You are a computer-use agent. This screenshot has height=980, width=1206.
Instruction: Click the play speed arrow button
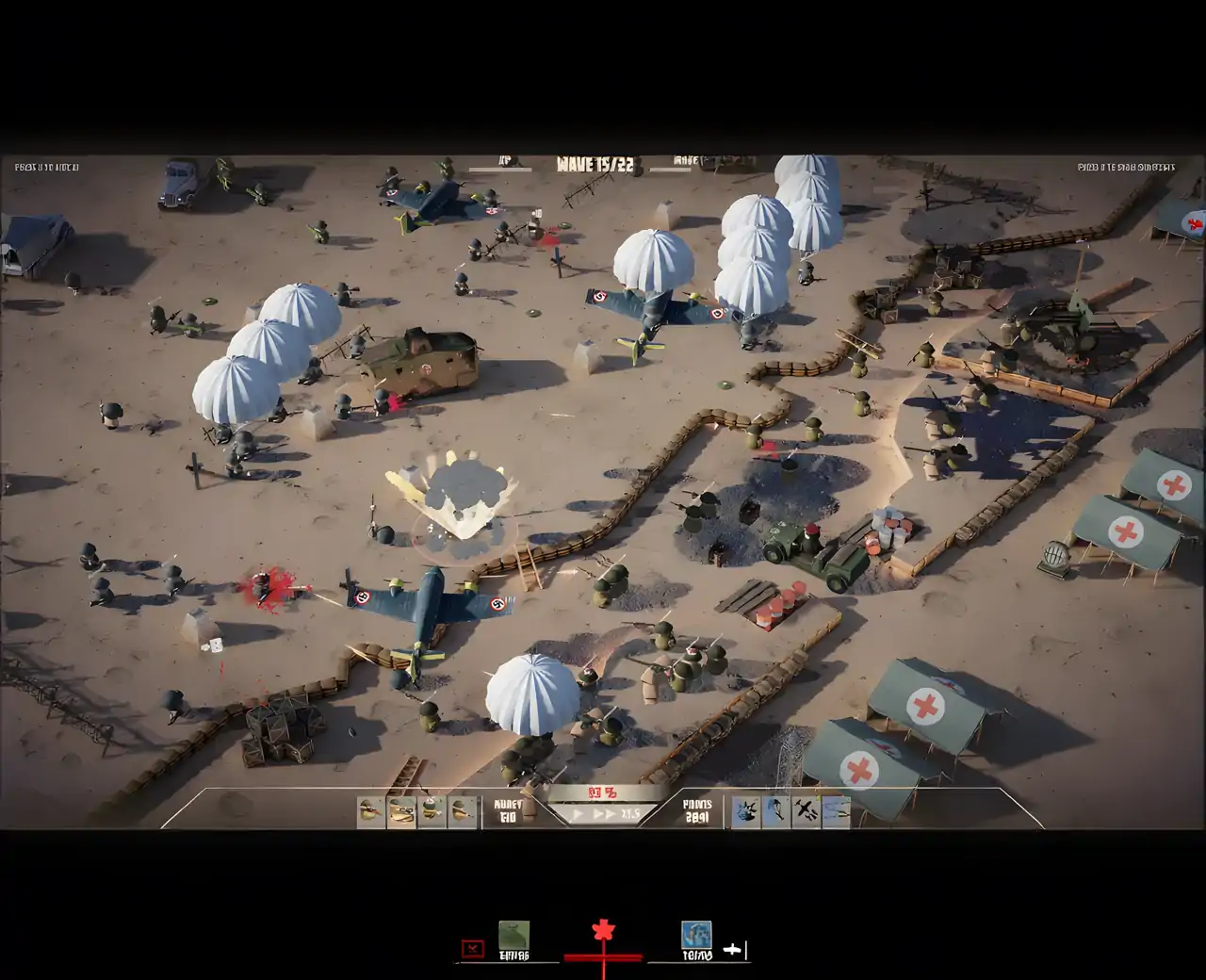coord(579,813)
